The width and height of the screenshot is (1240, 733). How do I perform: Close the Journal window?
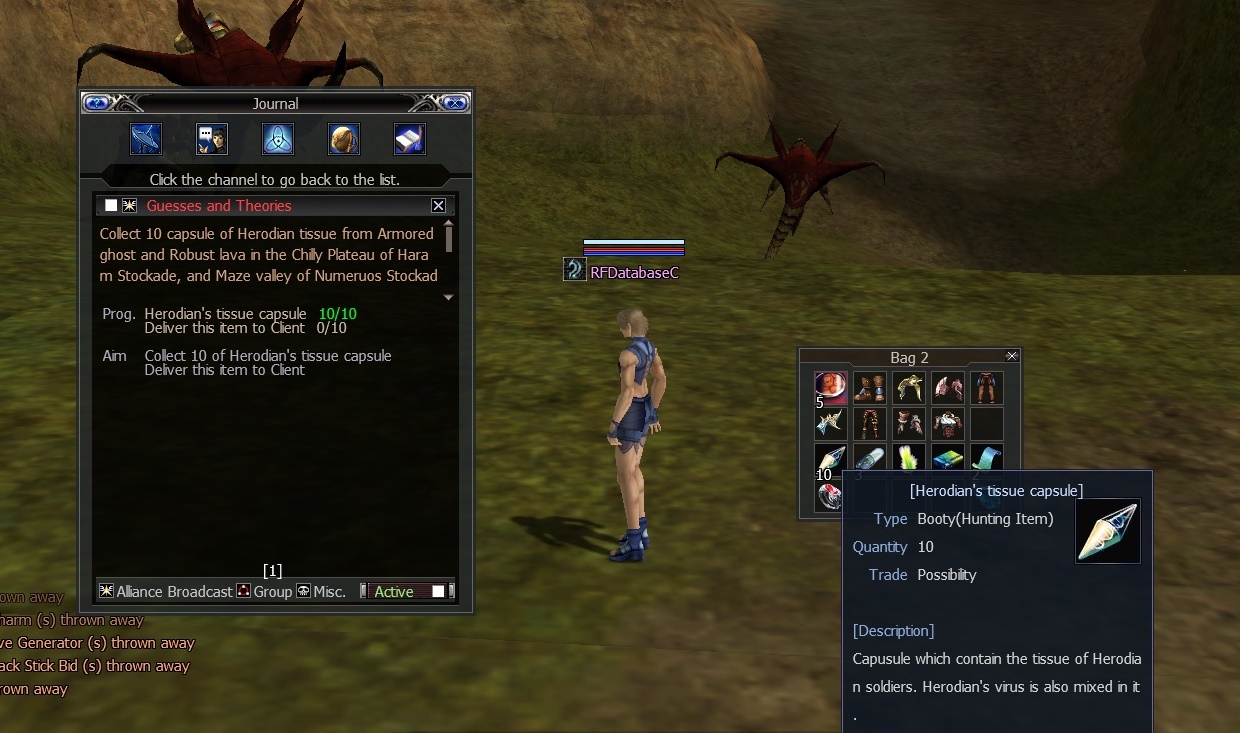tap(453, 103)
